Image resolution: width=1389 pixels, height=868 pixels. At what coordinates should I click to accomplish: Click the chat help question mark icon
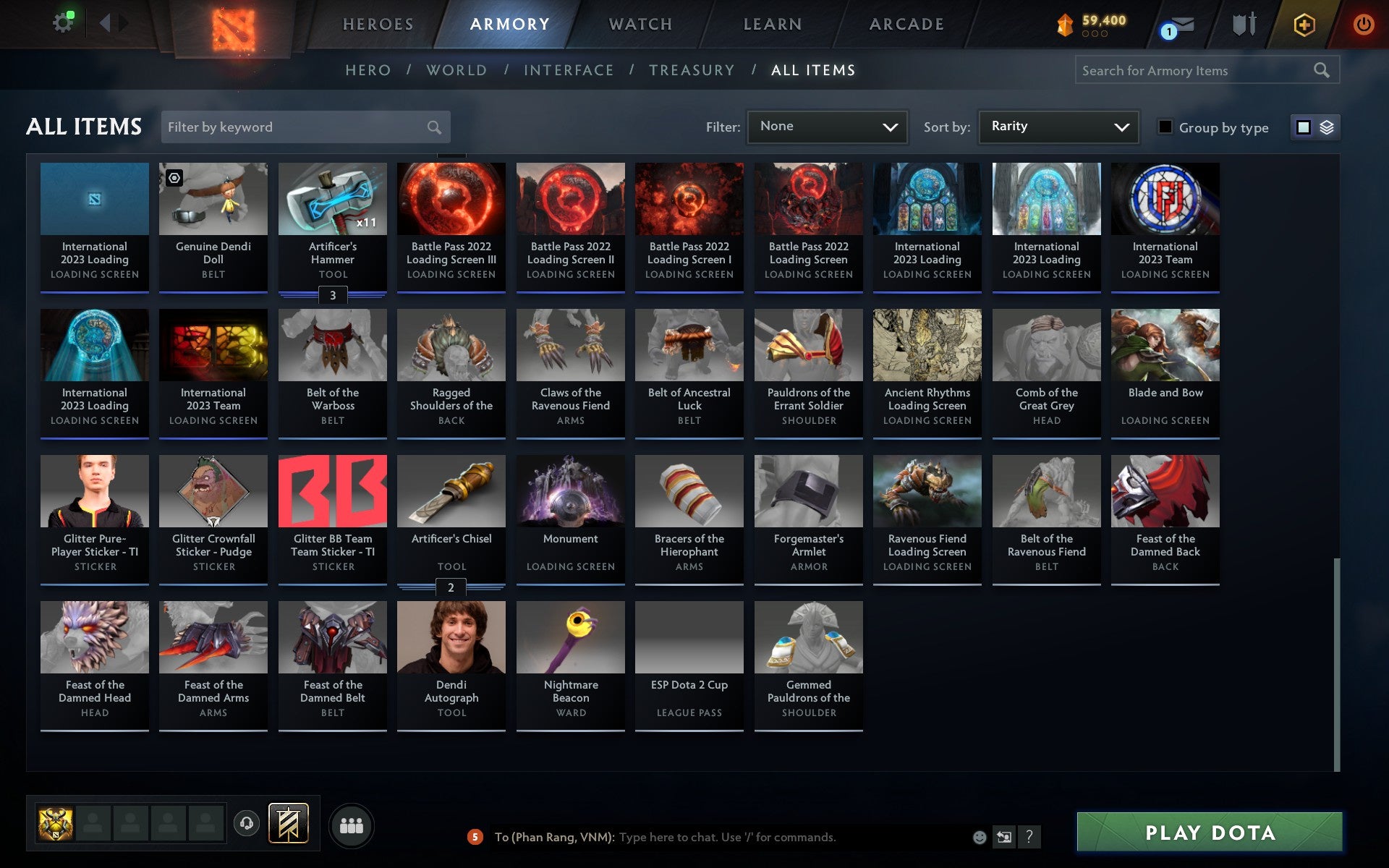tap(1029, 837)
